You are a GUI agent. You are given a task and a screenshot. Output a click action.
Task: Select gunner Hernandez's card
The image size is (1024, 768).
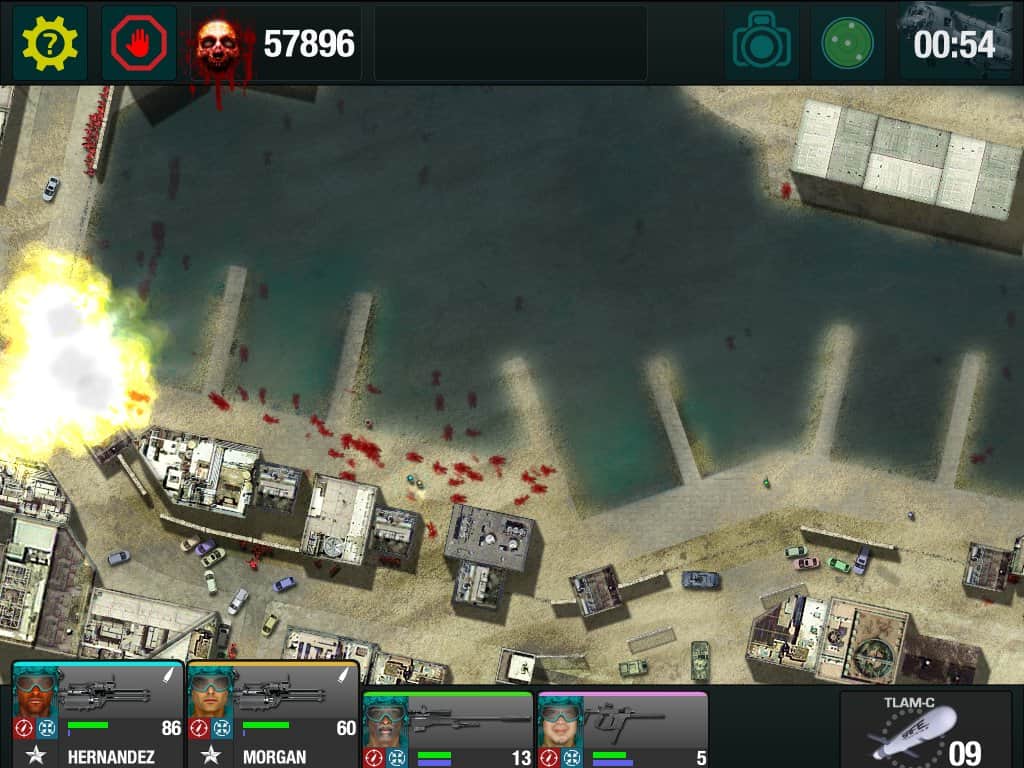tap(97, 716)
